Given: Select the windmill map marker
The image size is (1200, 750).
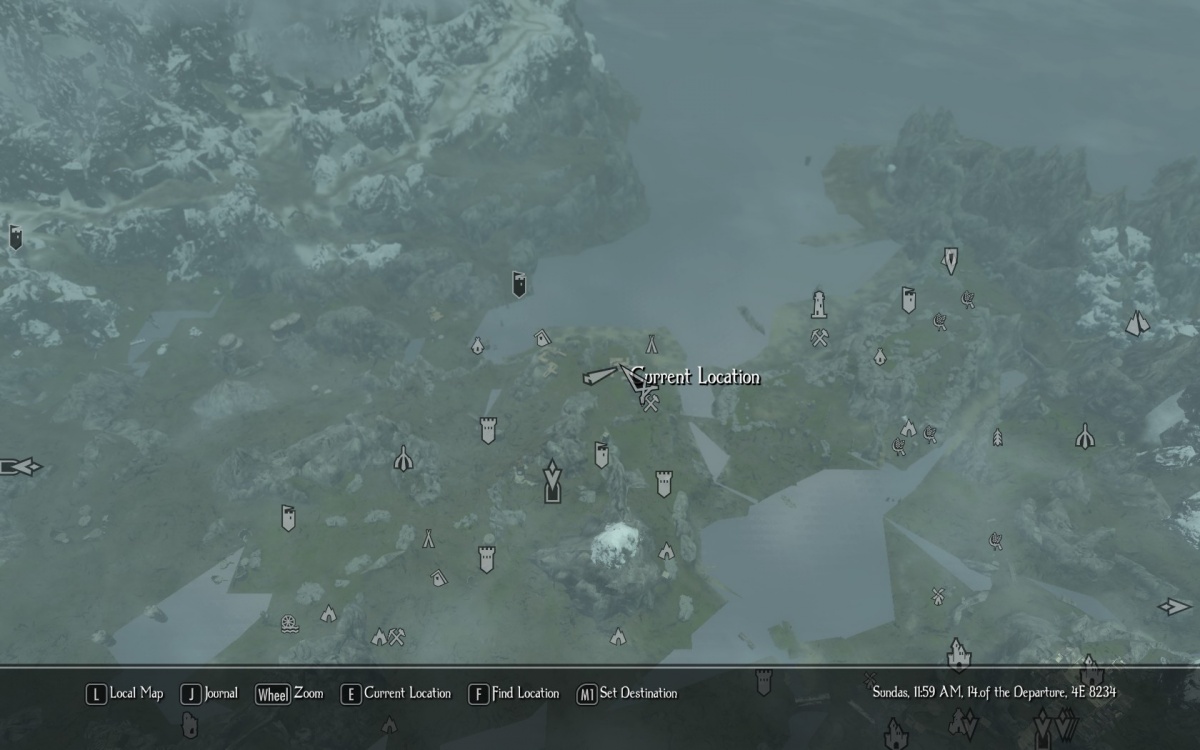Looking at the screenshot, I should click(x=938, y=597).
